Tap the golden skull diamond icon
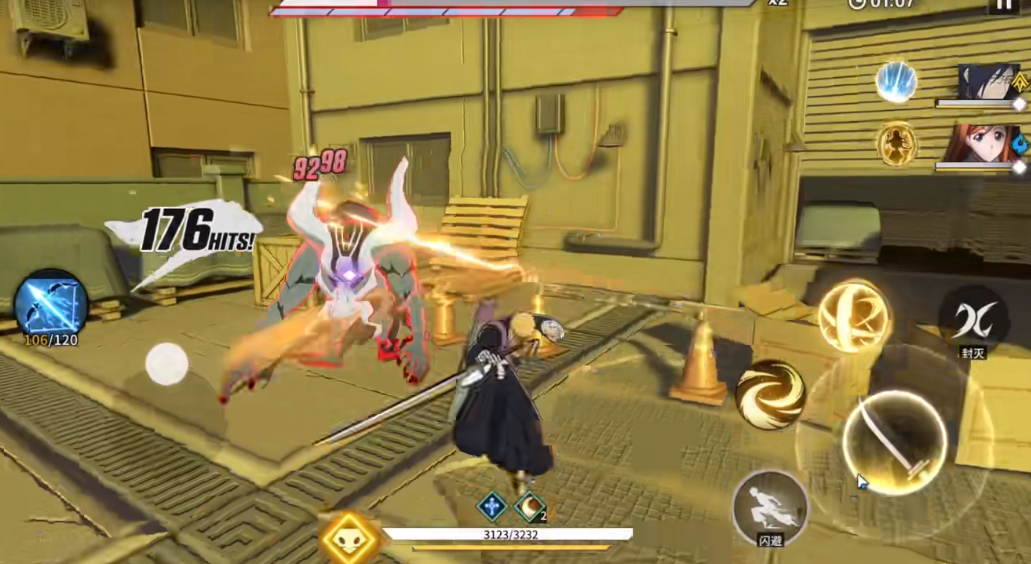The image size is (1031, 564). click(x=350, y=540)
